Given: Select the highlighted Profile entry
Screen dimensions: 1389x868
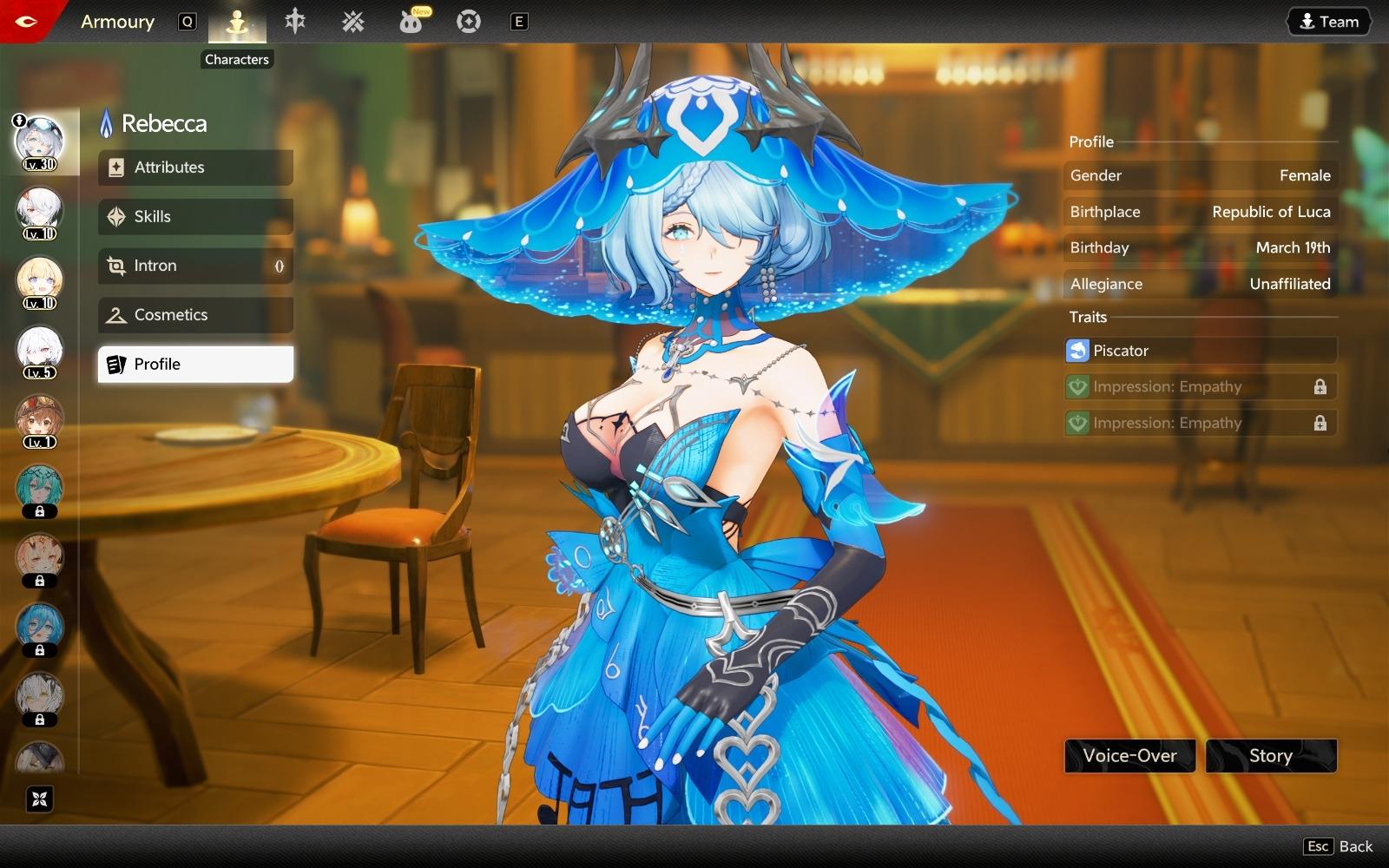Looking at the screenshot, I should (195, 365).
